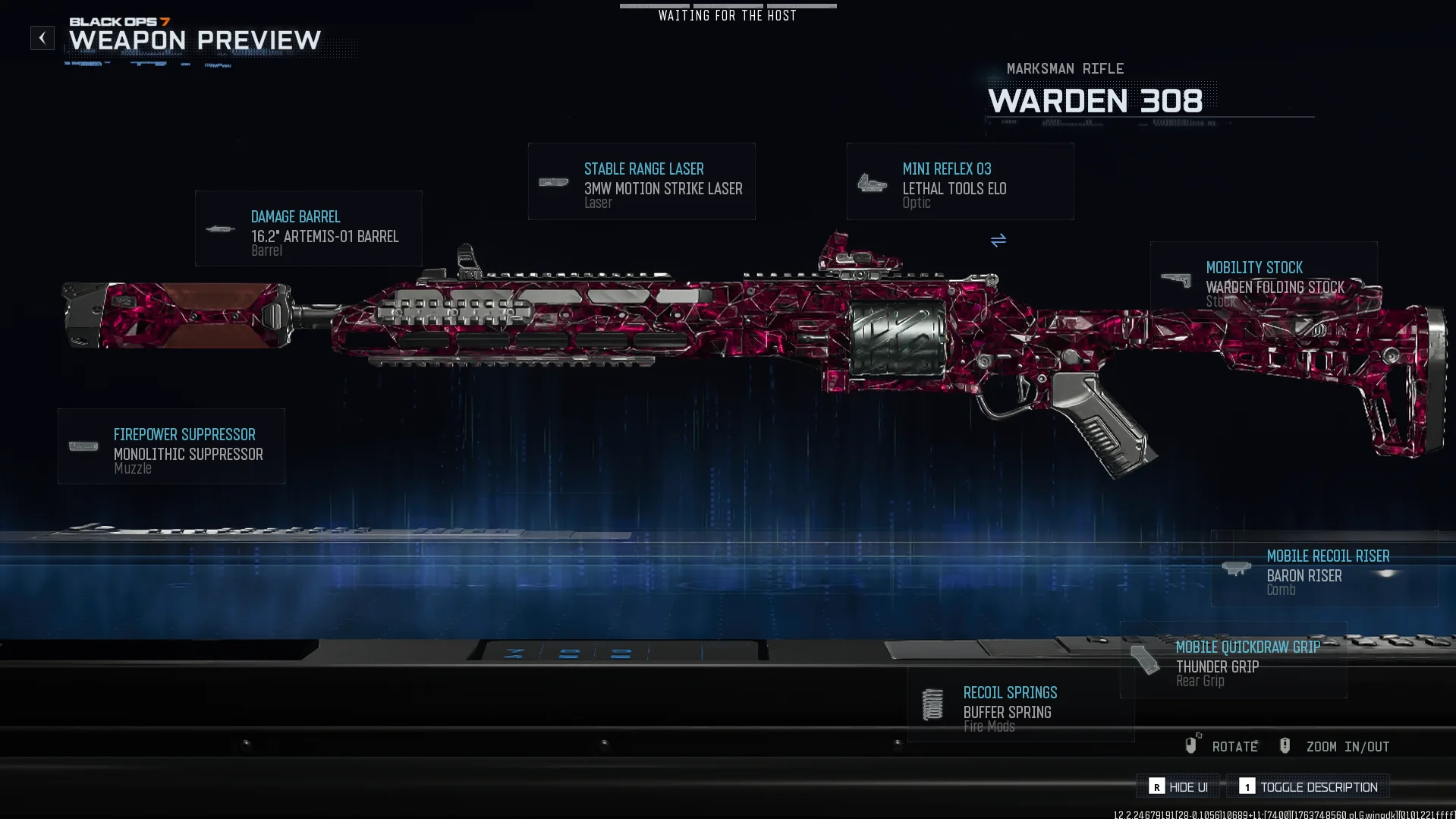Hide the UI overlay
This screenshot has height=819, width=1456.
[x=1178, y=787]
